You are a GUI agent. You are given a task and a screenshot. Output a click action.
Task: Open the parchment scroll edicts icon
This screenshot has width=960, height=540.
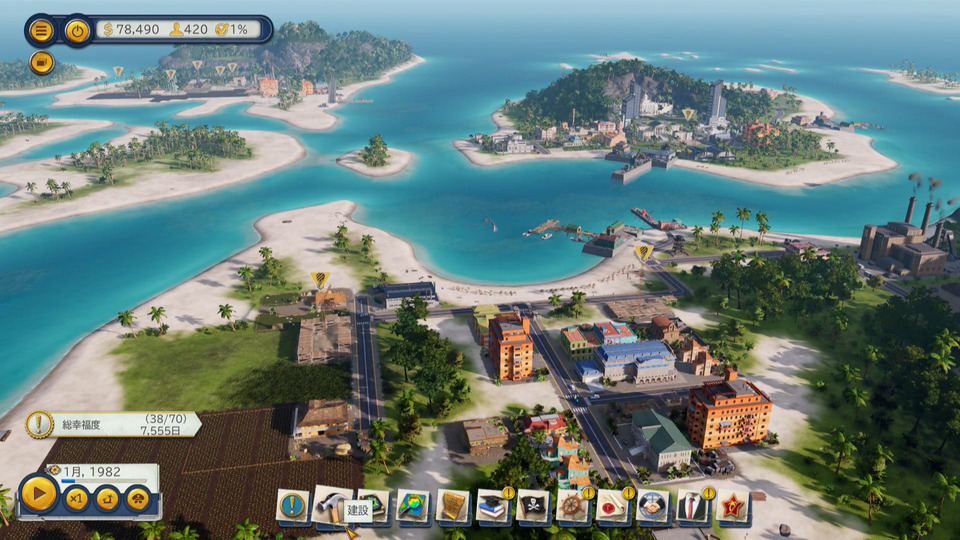pos(453,506)
